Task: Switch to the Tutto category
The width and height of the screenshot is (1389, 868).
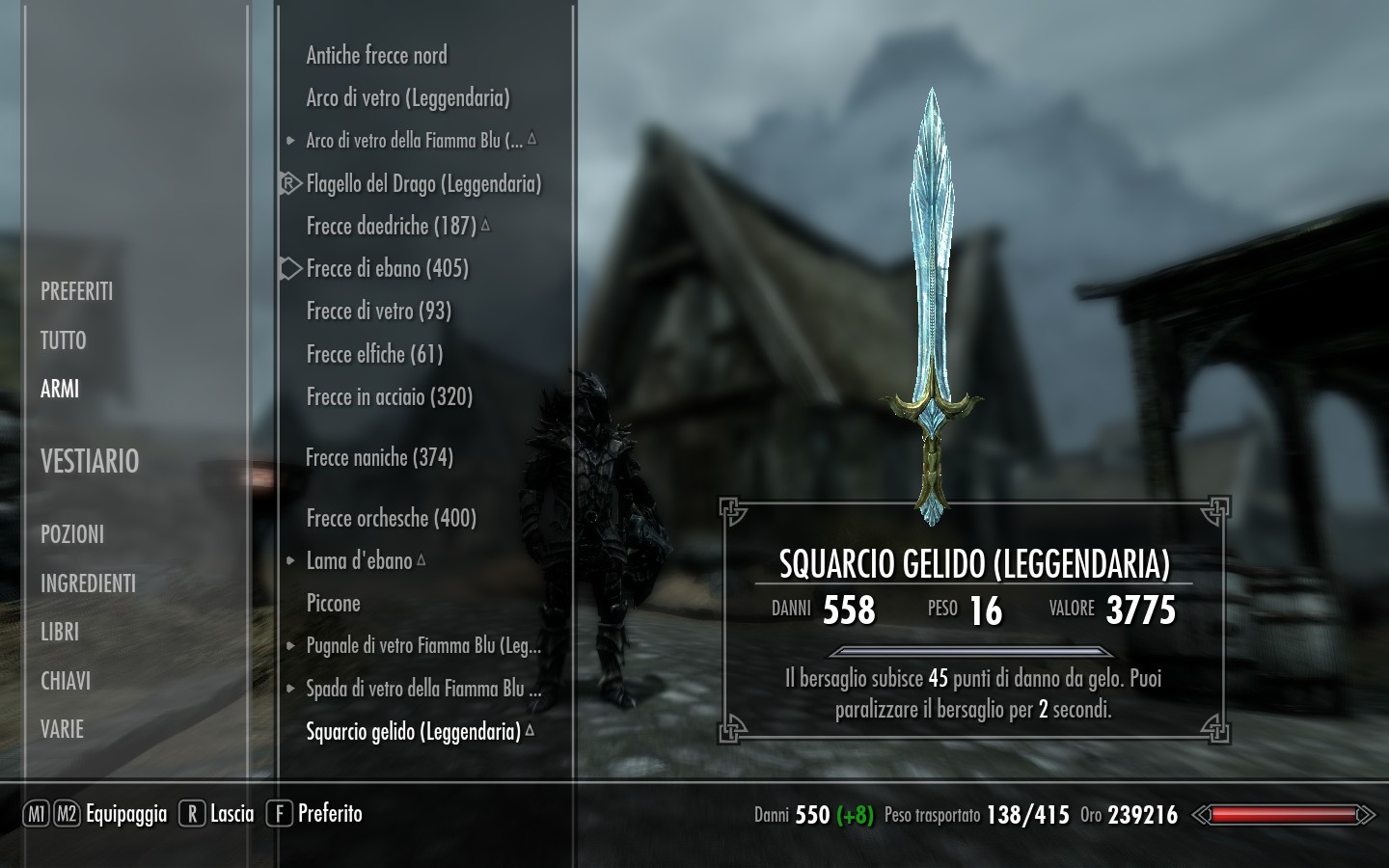Action: click(64, 340)
